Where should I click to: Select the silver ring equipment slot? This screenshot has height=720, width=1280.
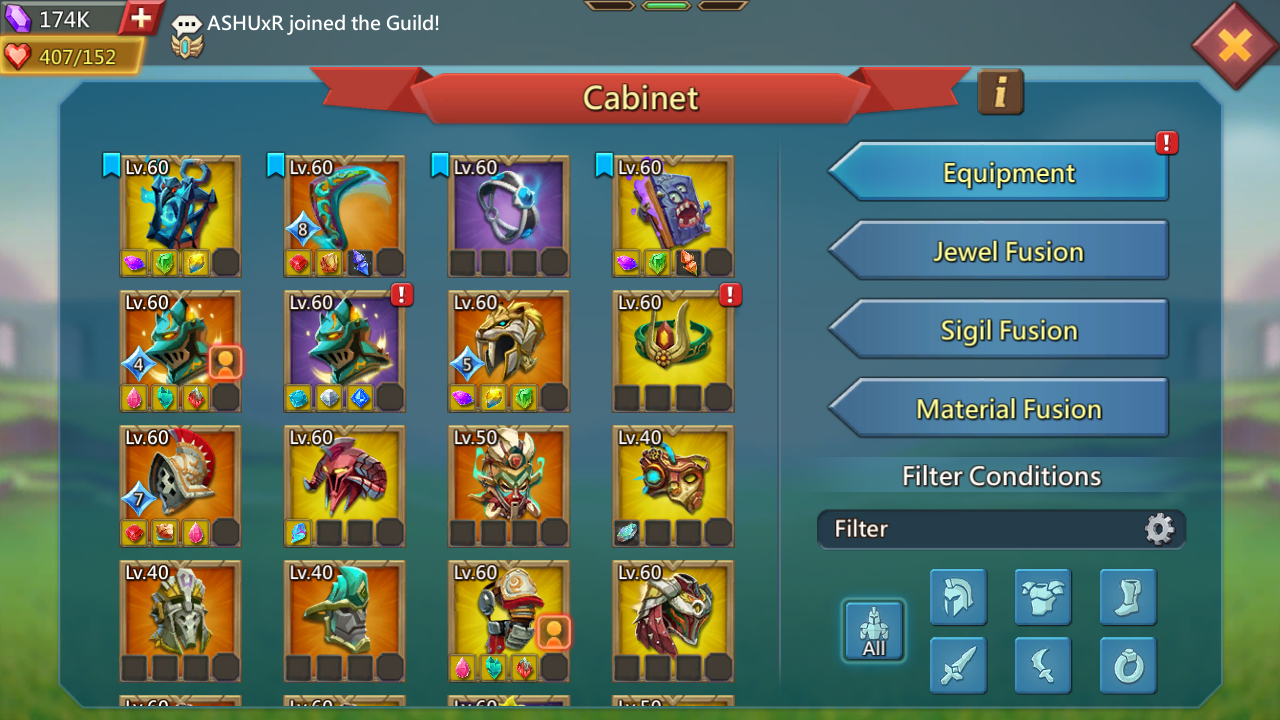click(509, 206)
